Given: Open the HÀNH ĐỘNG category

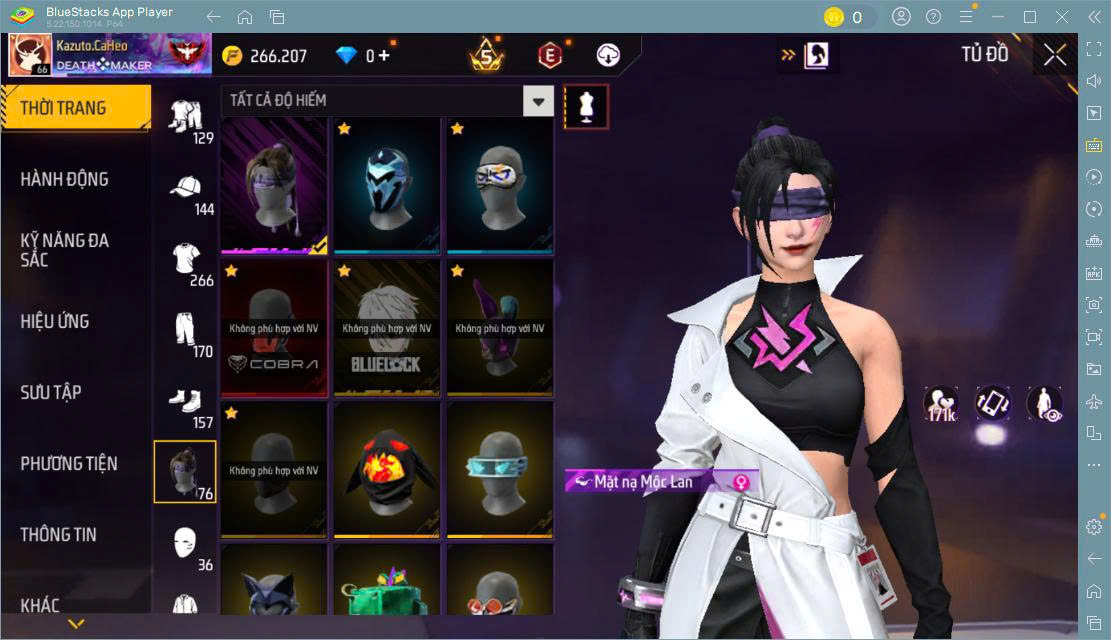Looking at the screenshot, I should coord(65,179).
